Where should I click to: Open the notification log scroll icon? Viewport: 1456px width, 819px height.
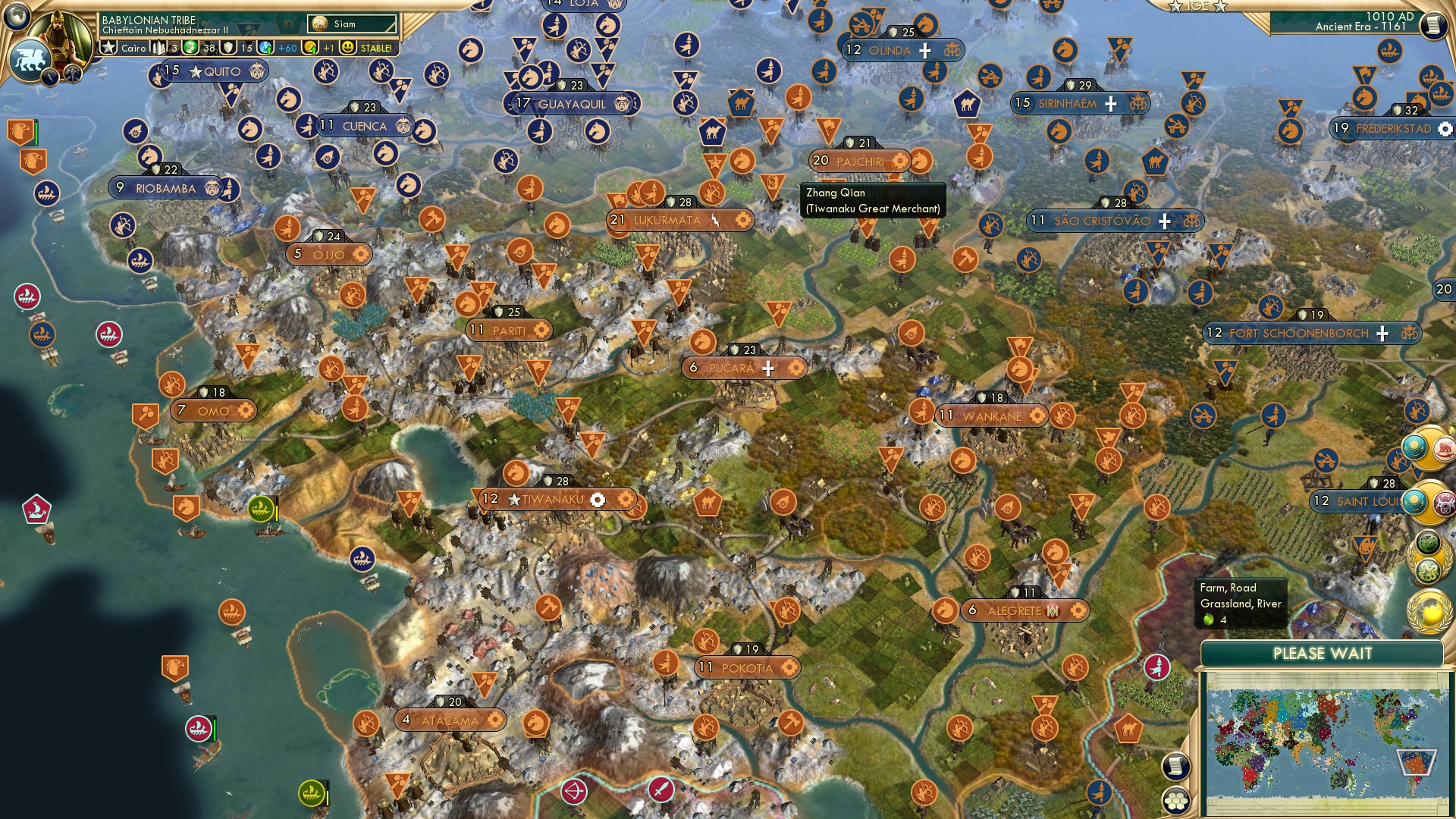point(1176,767)
